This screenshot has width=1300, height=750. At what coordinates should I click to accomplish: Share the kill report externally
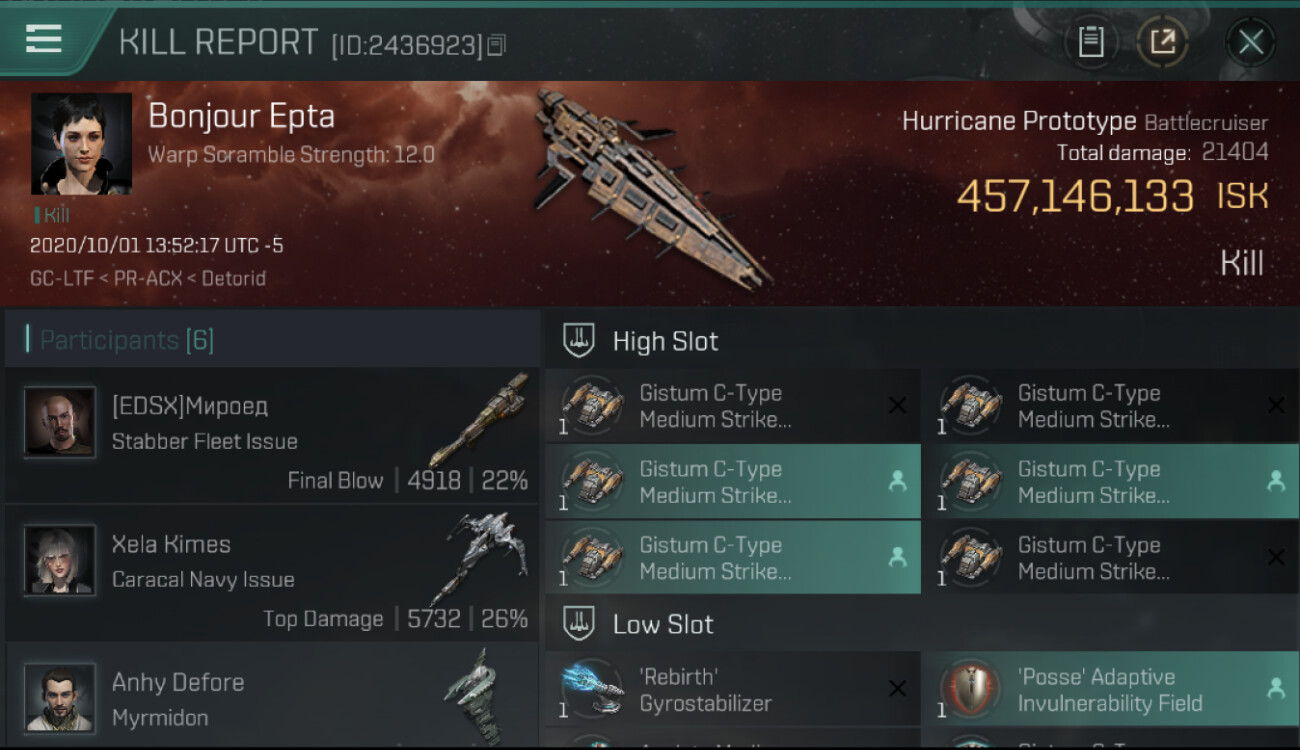click(1162, 42)
